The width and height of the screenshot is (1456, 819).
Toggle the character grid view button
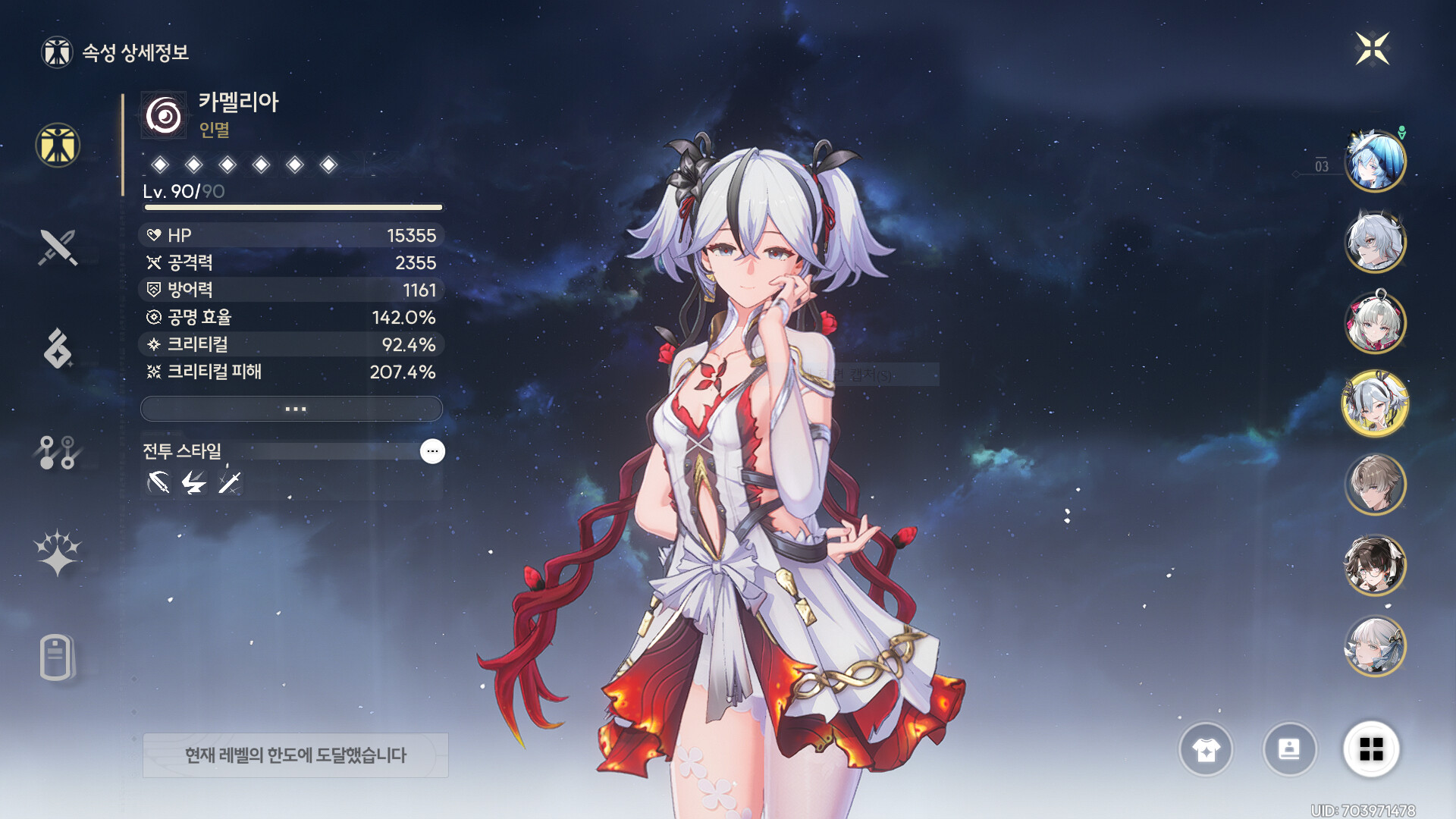1371,750
